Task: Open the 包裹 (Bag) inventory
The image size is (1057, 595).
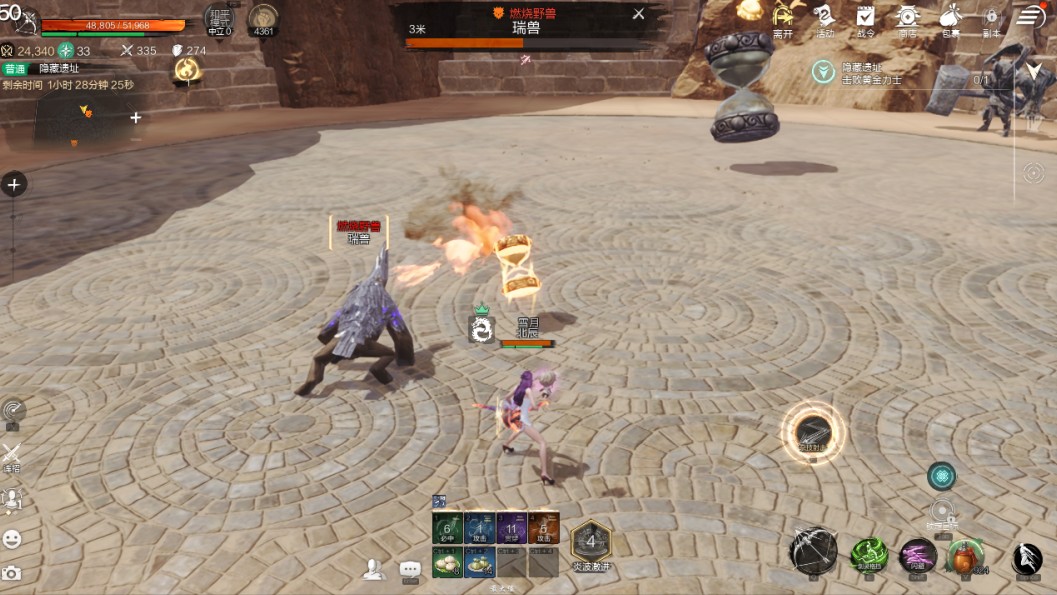Action: click(x=950, y=19)
